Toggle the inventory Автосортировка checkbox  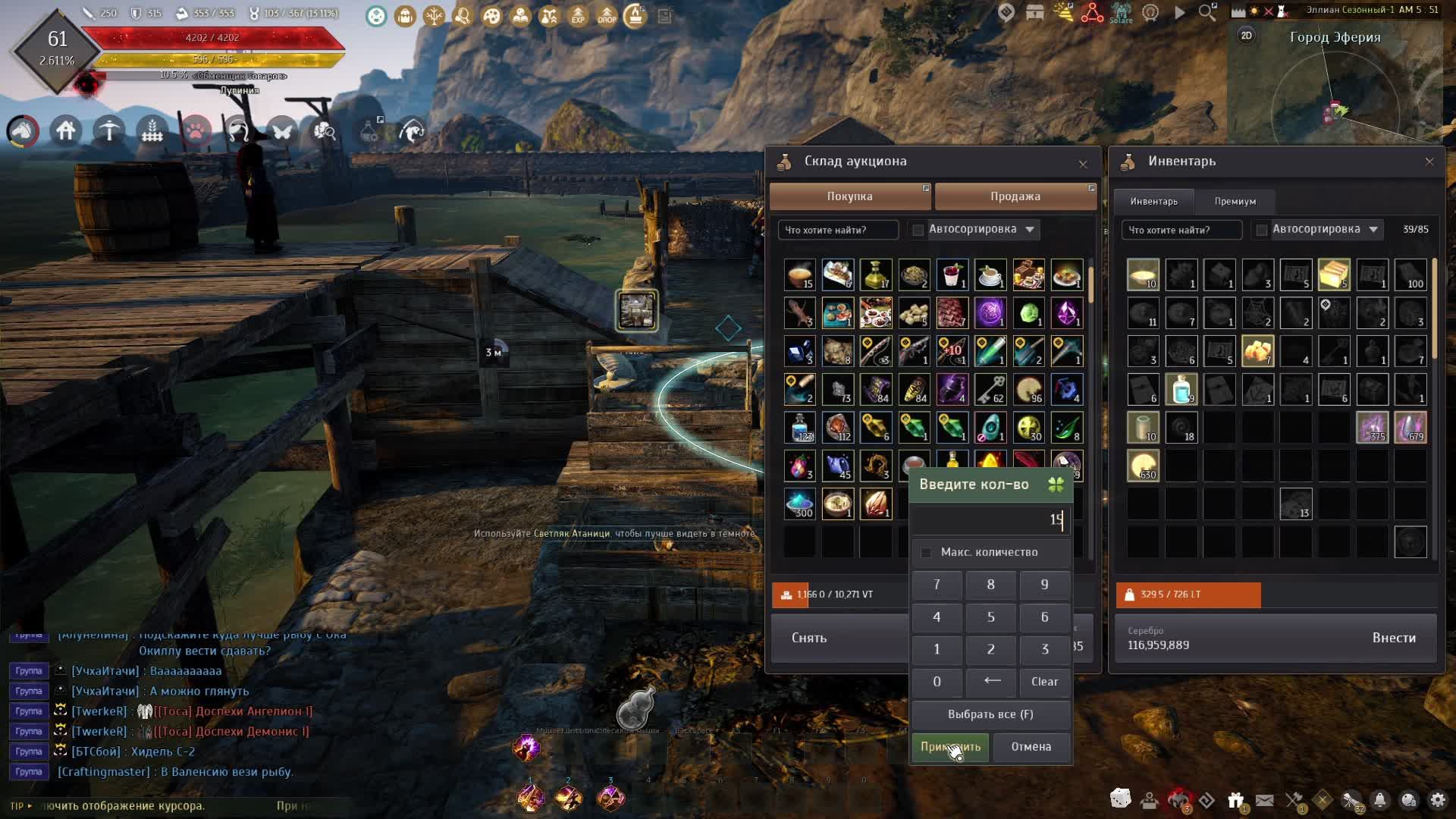coord(1262,230)
